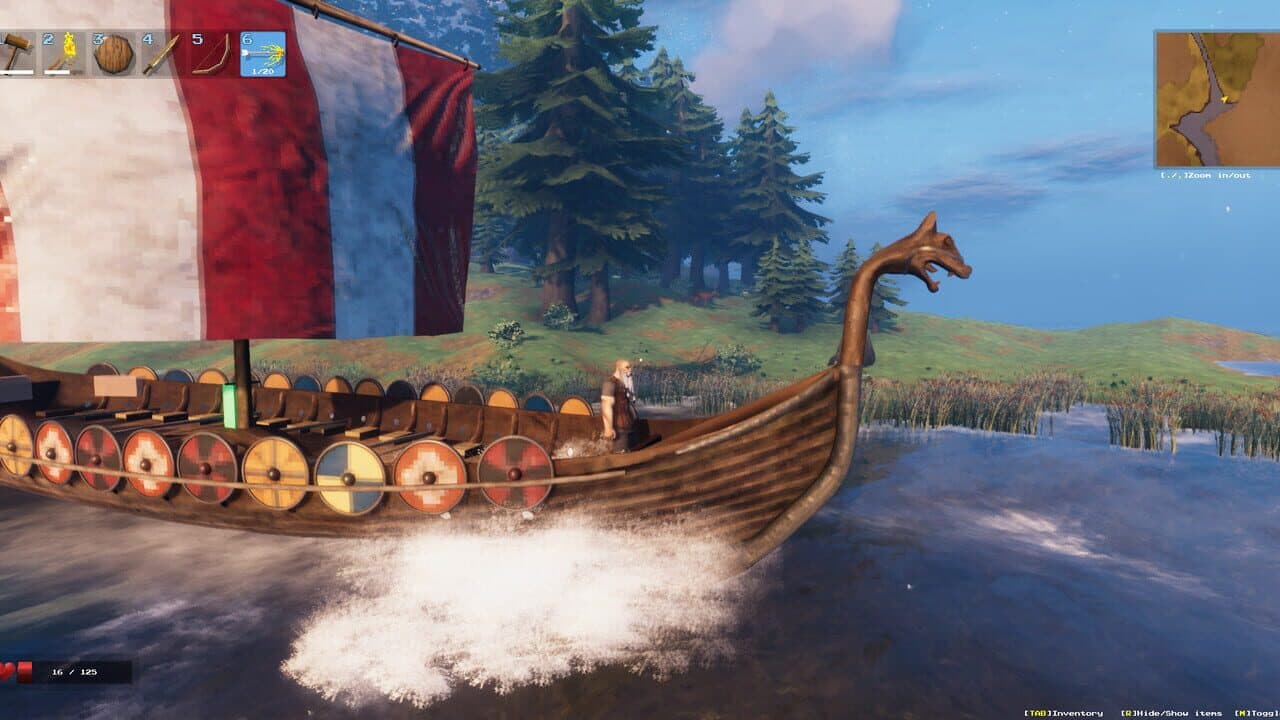Screen dimensions: 1280x720
Task: Click the torch durability bar in slot 2
Action: (55, 70)
